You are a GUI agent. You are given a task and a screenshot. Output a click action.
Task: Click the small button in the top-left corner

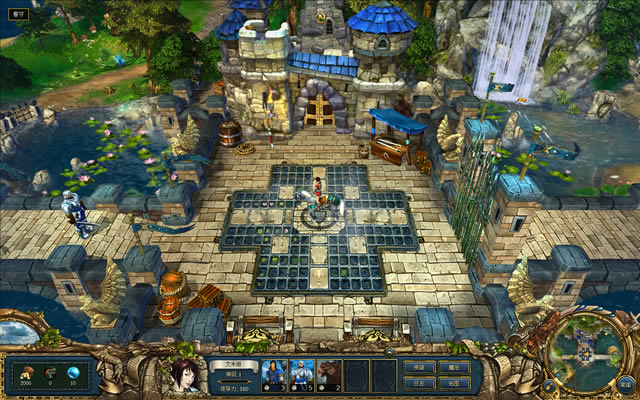[18, 16]
